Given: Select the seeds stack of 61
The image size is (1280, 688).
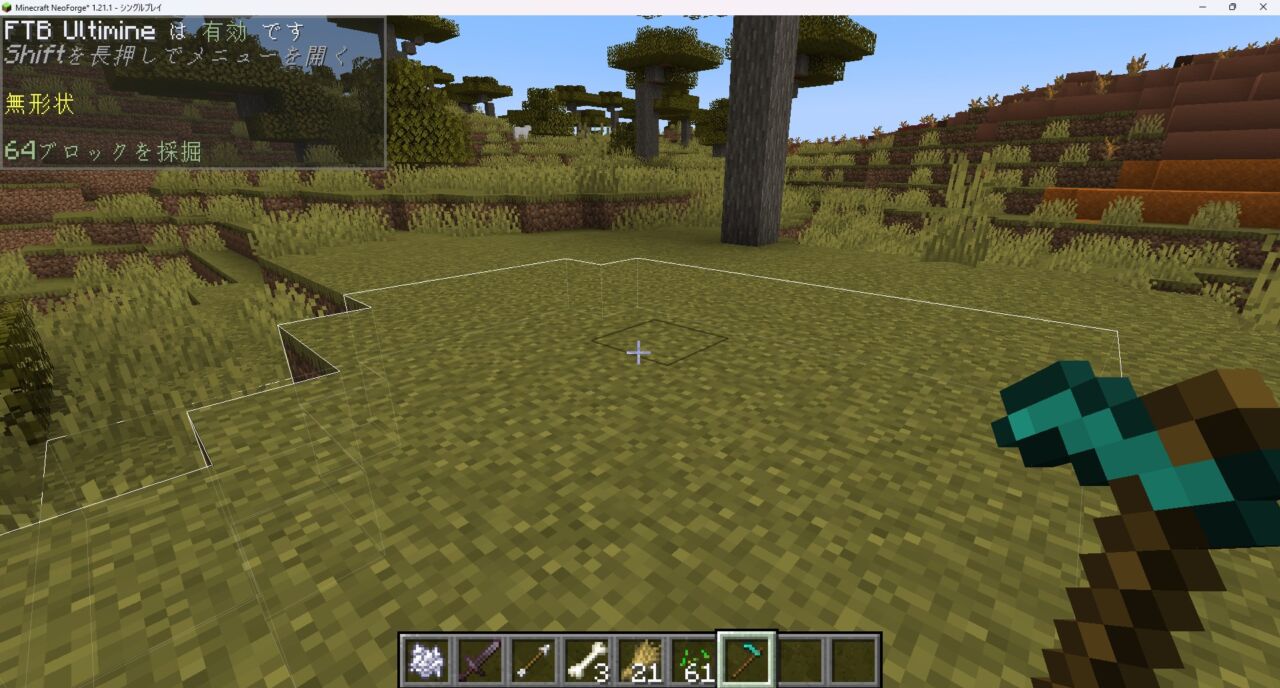Looking at the screenshot, I should pyautogui.click(x=694, y=660).
